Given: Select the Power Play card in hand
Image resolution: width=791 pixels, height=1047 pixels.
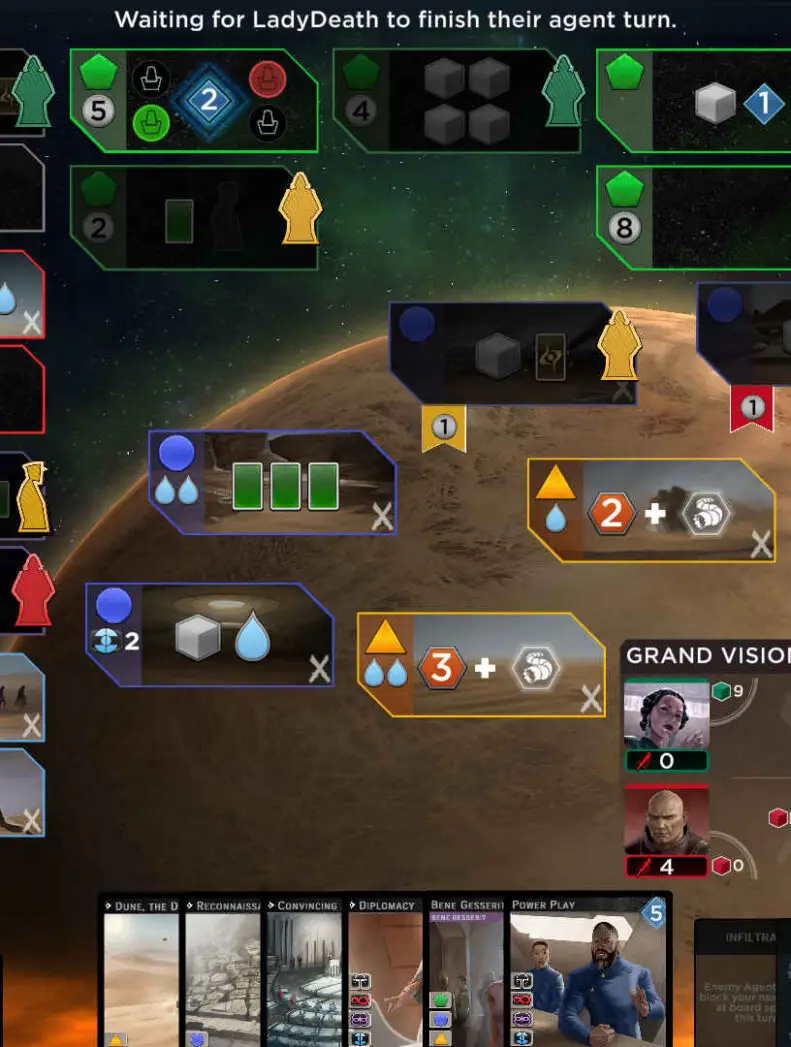Looking at the screenshot, I should (590, 975).
